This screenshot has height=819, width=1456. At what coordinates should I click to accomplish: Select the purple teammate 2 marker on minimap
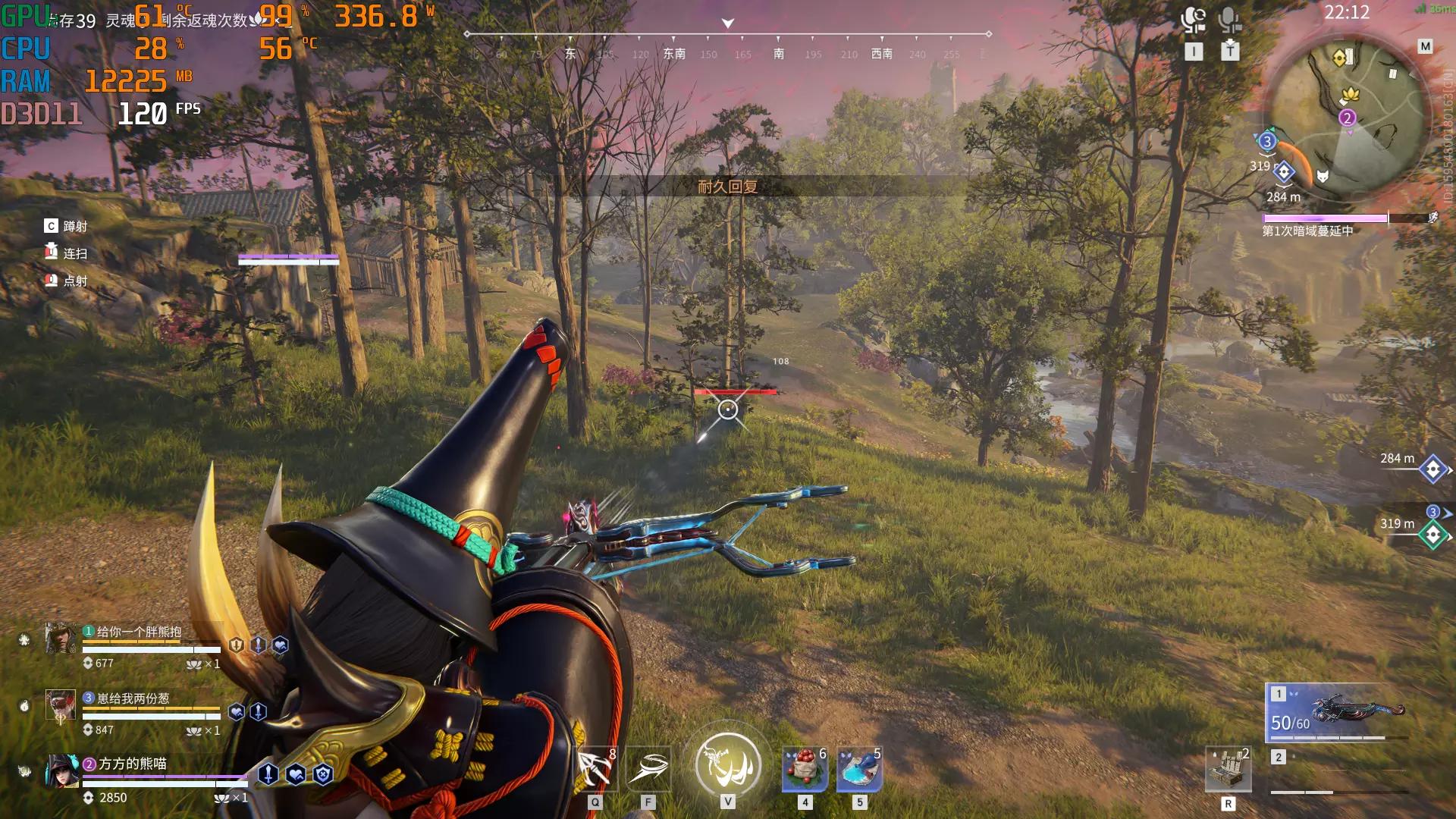click(1347, 118)
